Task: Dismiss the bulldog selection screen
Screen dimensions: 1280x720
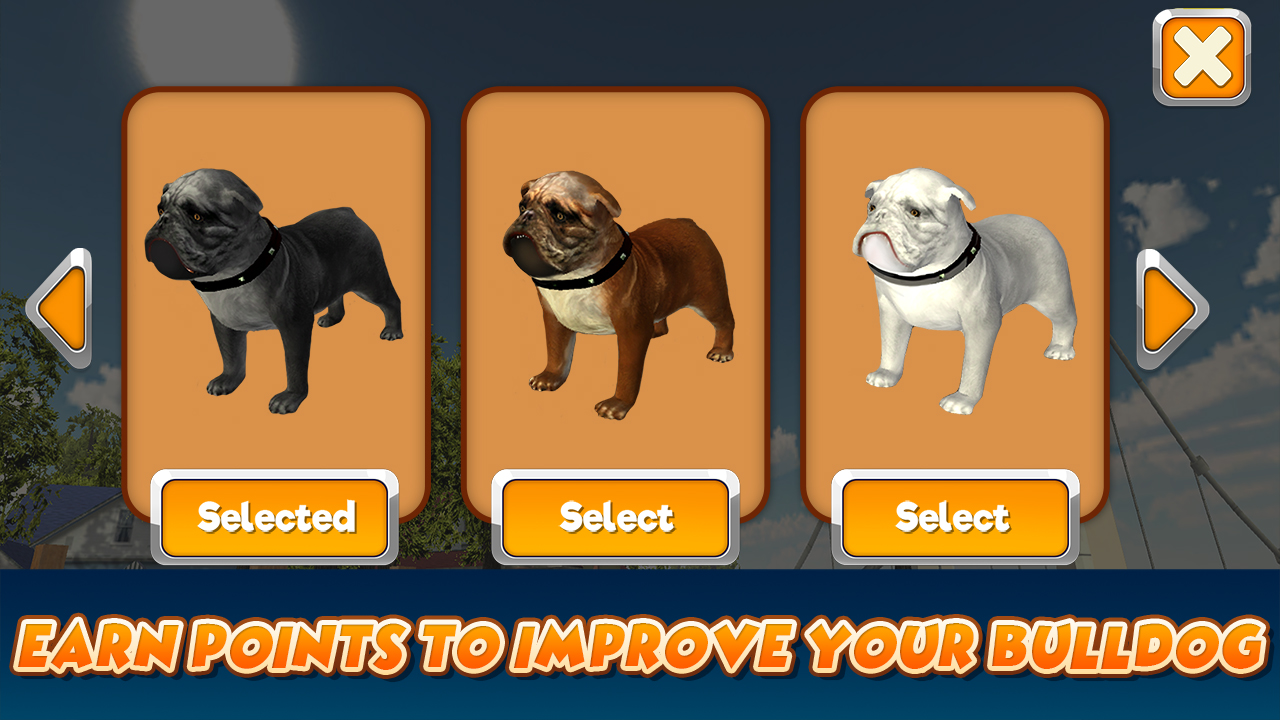Action: [1203, 57]
